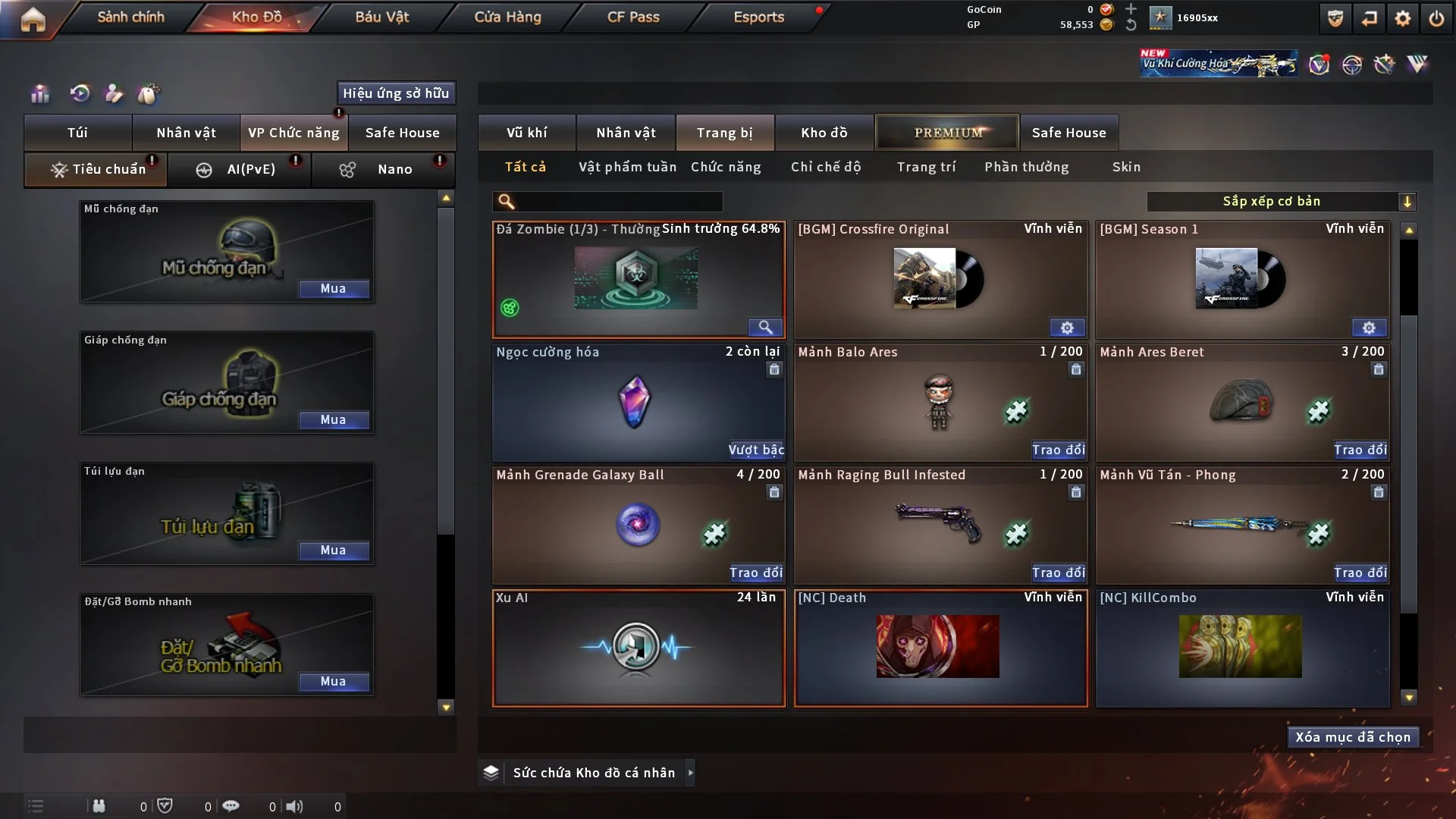The height and width of the screenshot is (819, 1456).
Task: Show the Vật phẩm tuần filter
Action: (627, 167)
